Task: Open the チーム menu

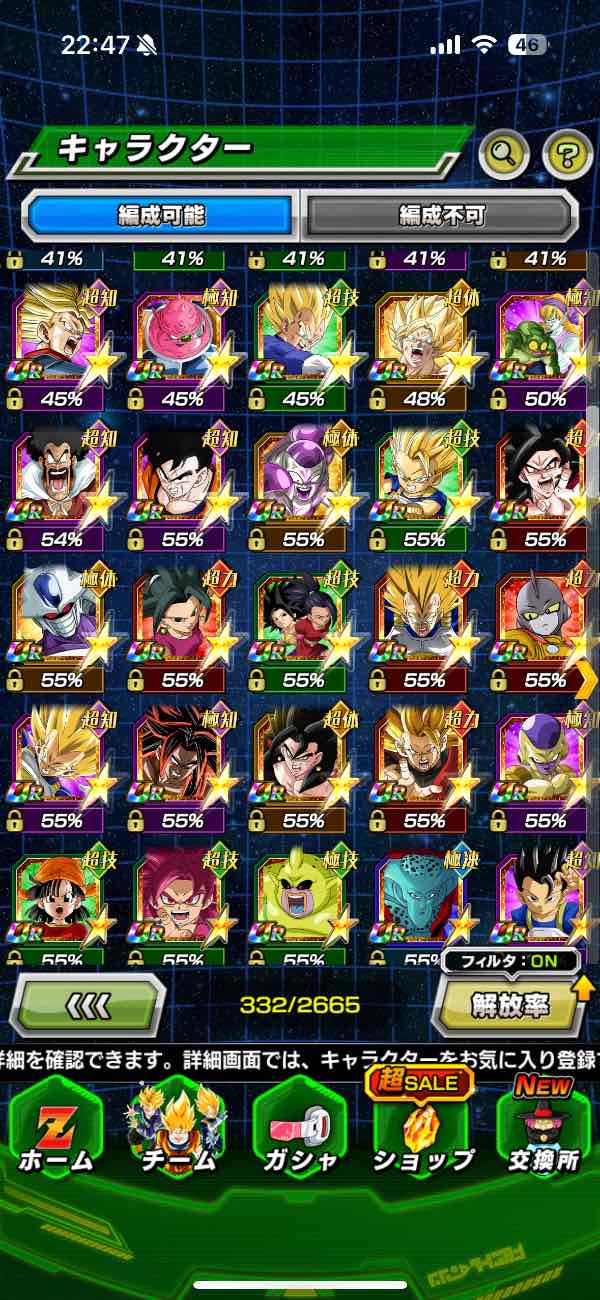Action: click(x=176, y=1130)
